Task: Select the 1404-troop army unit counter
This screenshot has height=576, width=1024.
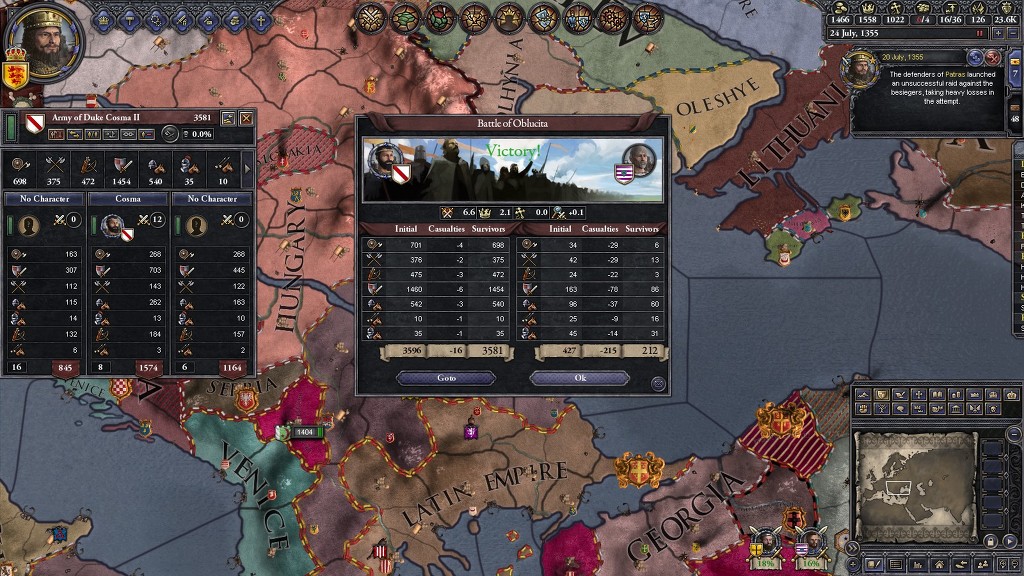Action: (x=304, y=431)
